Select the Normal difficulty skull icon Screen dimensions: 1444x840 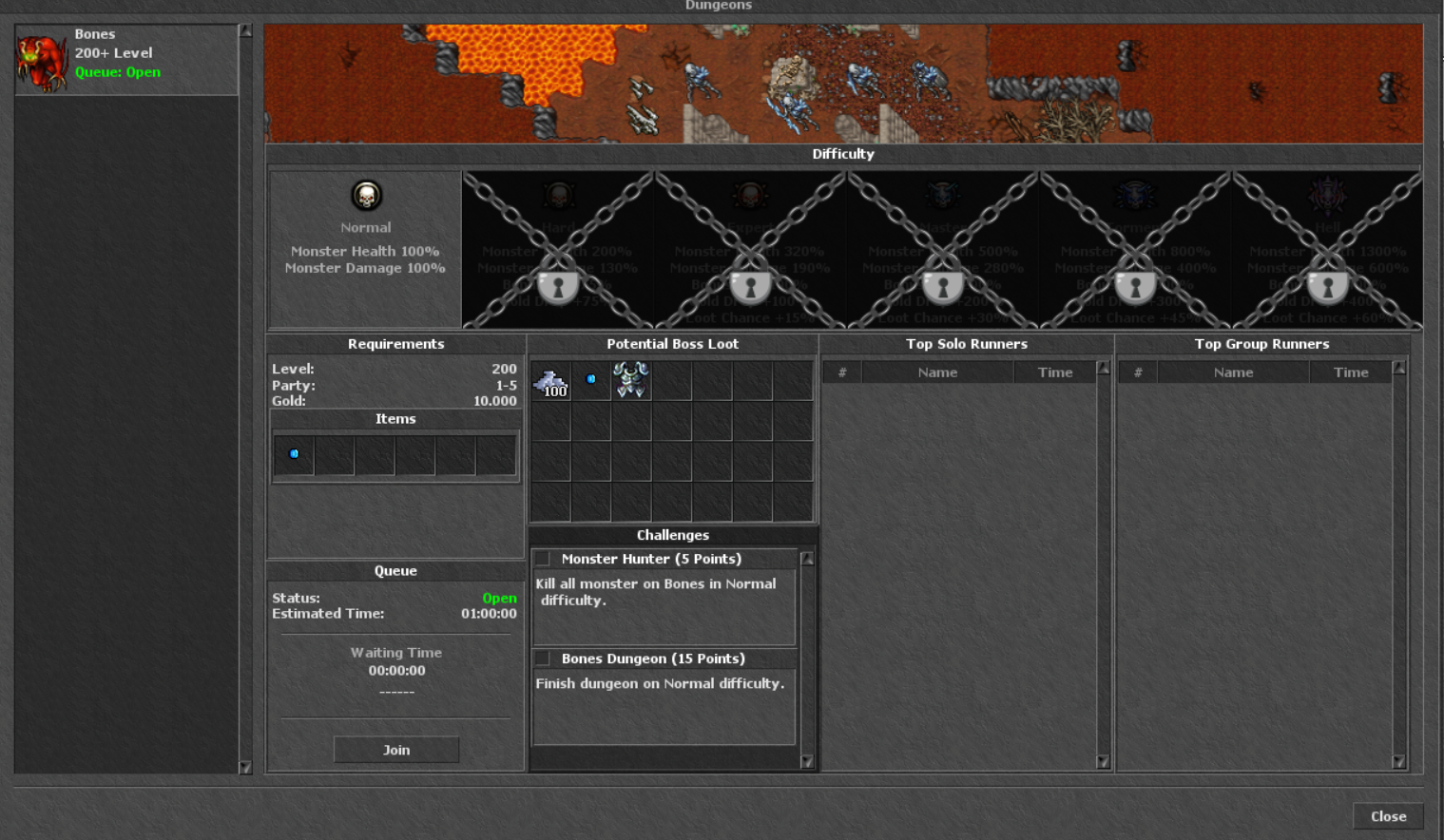tap(366, 196)
